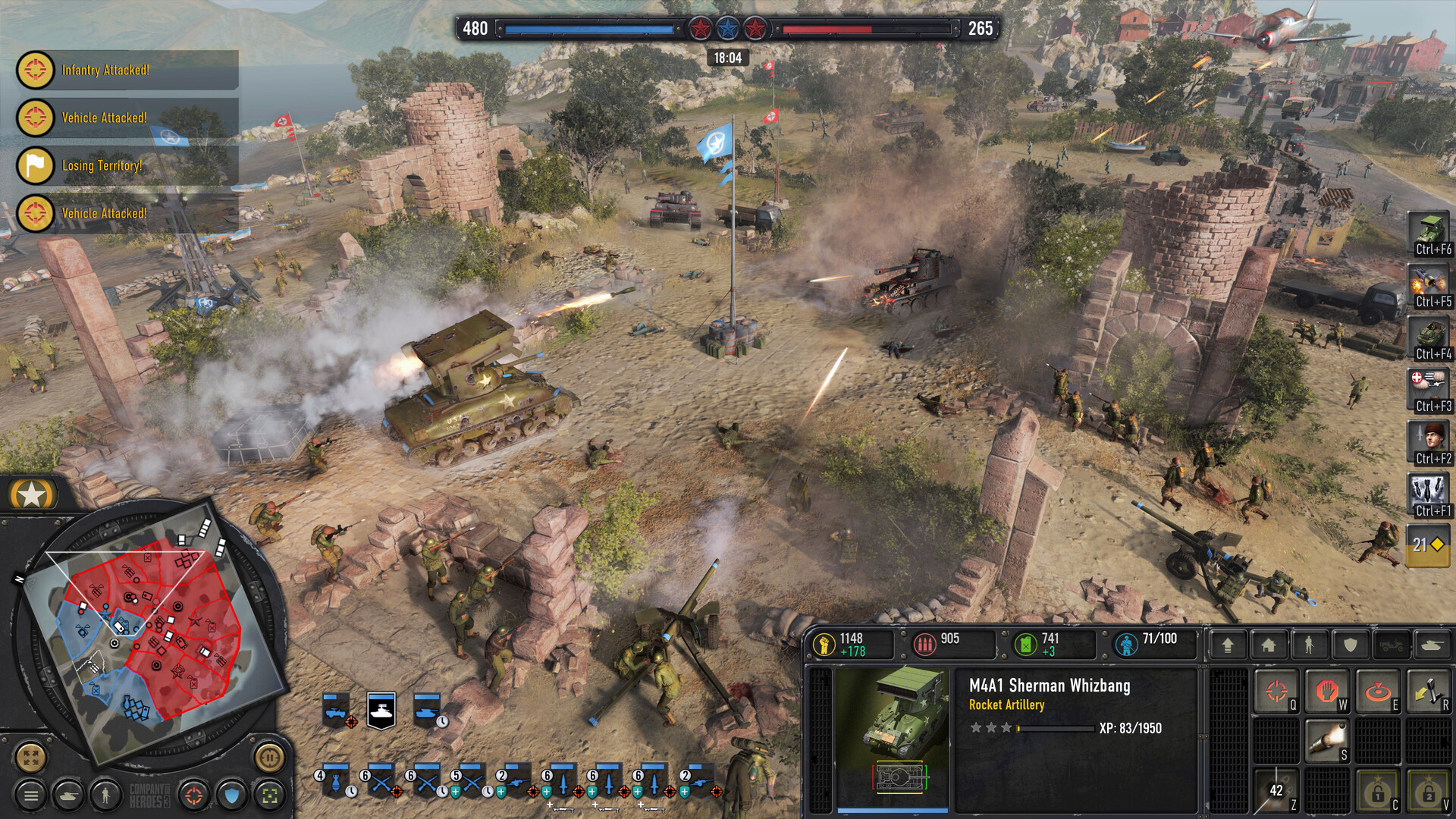Toggle attack alerts filter on minimap

tap(193, 794)
